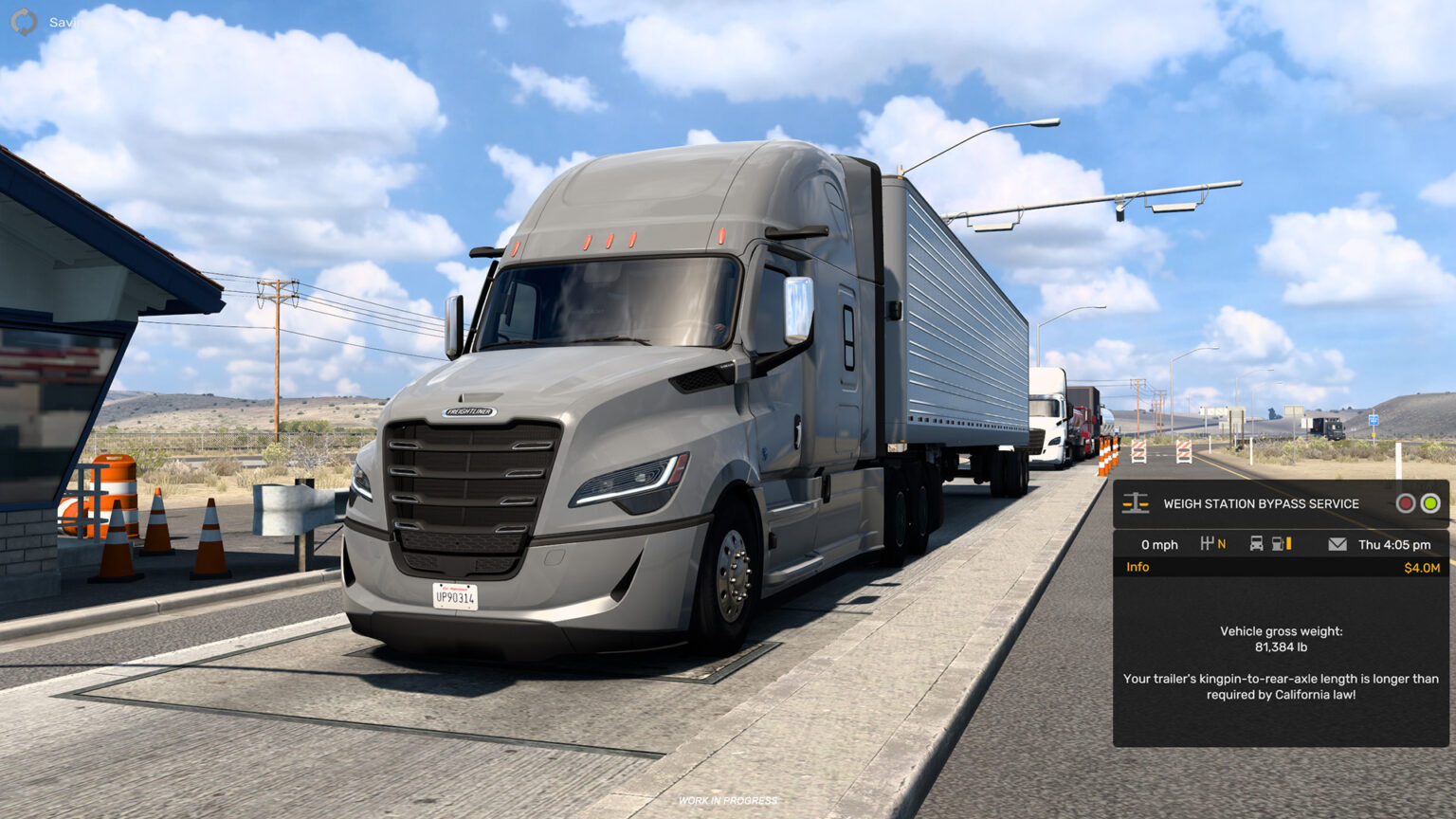Select the transmission gear indicator icon
Image resolution: width=1456 pixels, height=819 pixels.
pos(1206,544)
